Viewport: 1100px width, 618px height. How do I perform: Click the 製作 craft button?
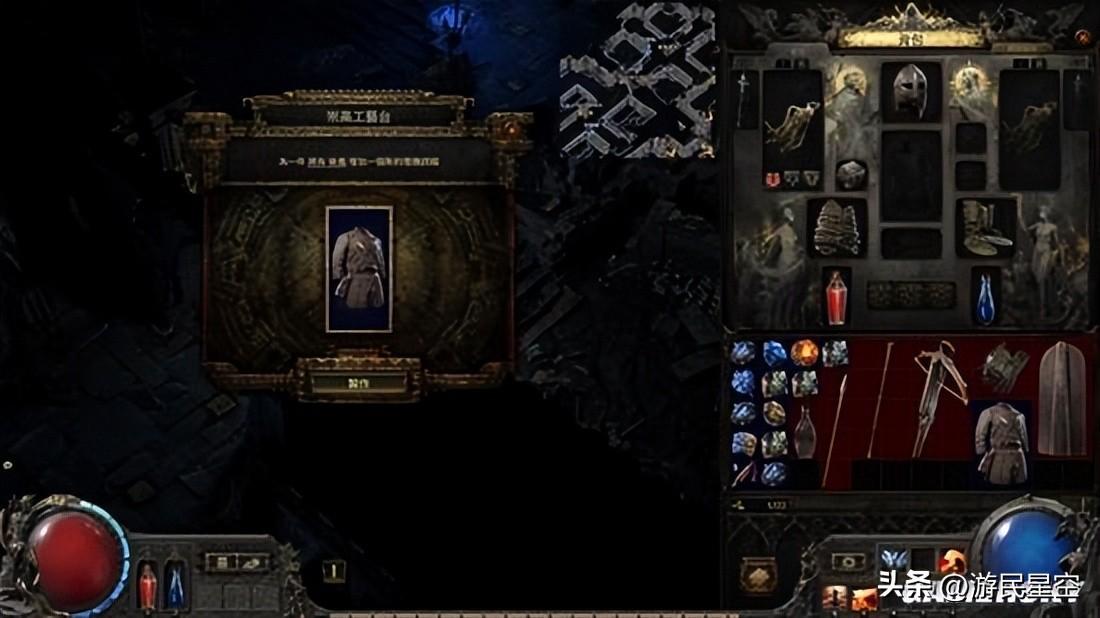pos(358,383)
